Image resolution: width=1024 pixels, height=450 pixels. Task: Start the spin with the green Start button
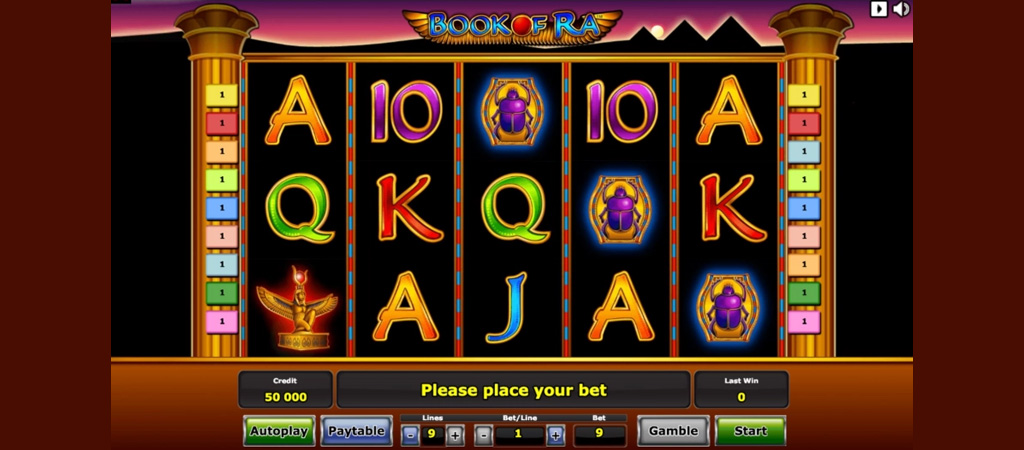coord(750,431)
